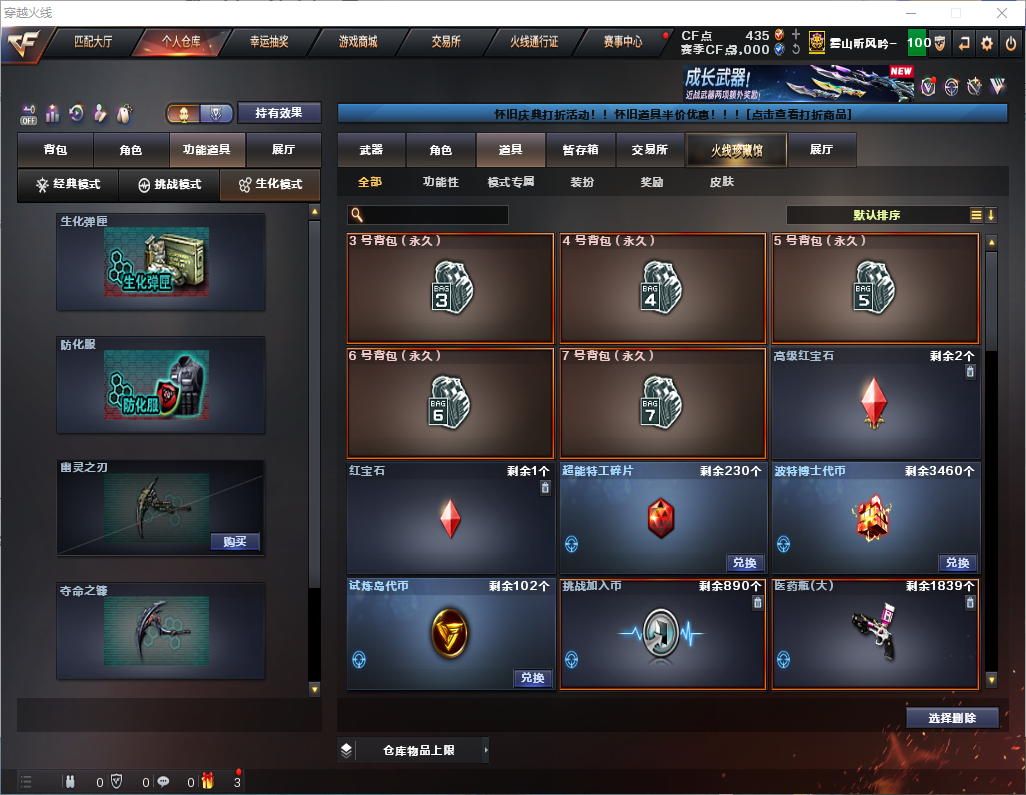Open the gear settings icon
Image resolution: width=1026 pixels, height=795 pixels.
(987, 43)
